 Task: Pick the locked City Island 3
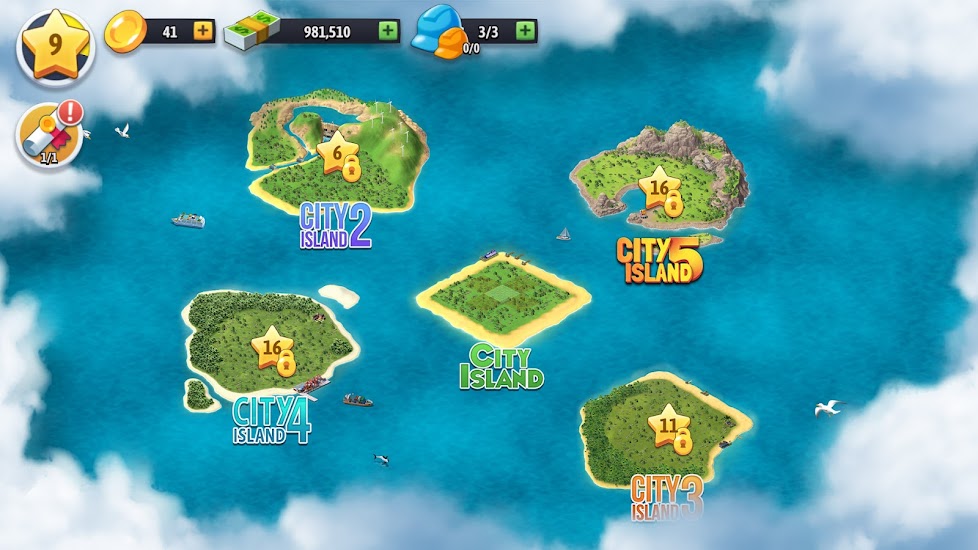click(x=668, y=428)
